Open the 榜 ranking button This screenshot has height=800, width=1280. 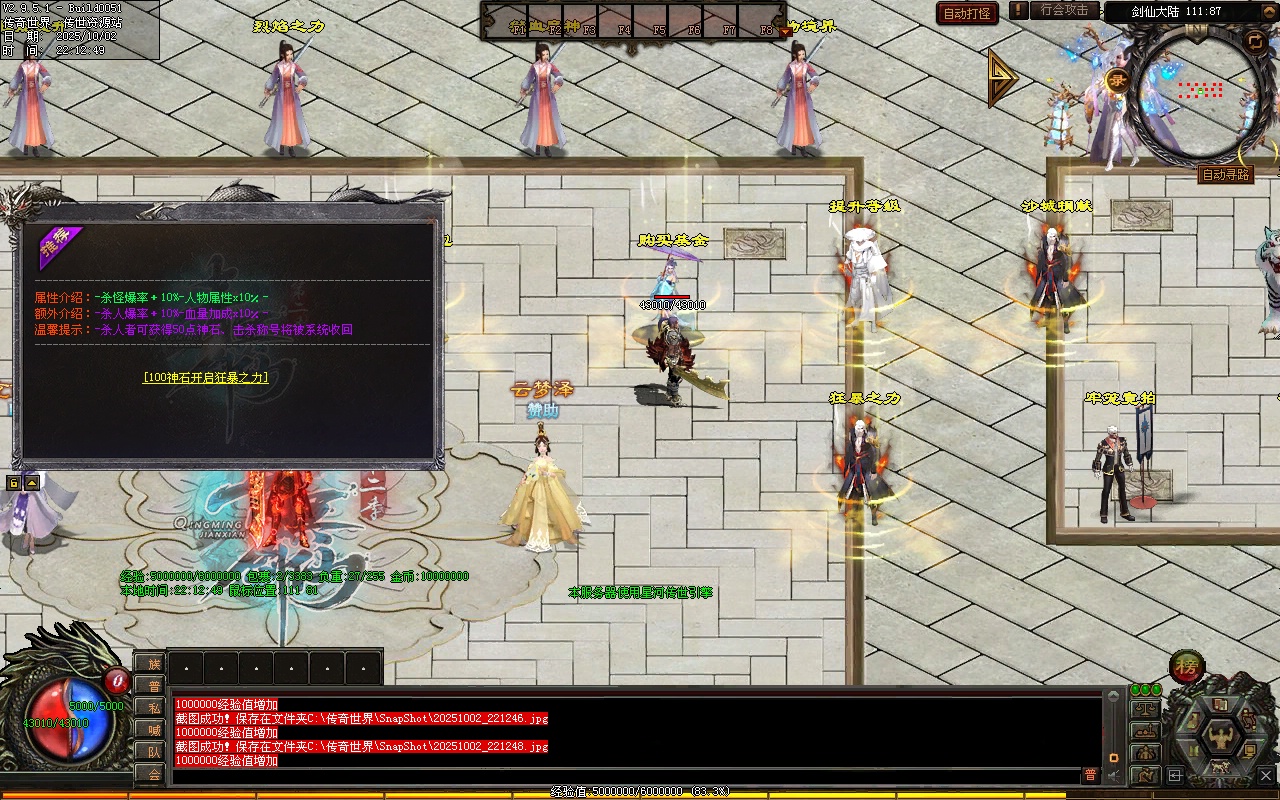click(1187, 666)
